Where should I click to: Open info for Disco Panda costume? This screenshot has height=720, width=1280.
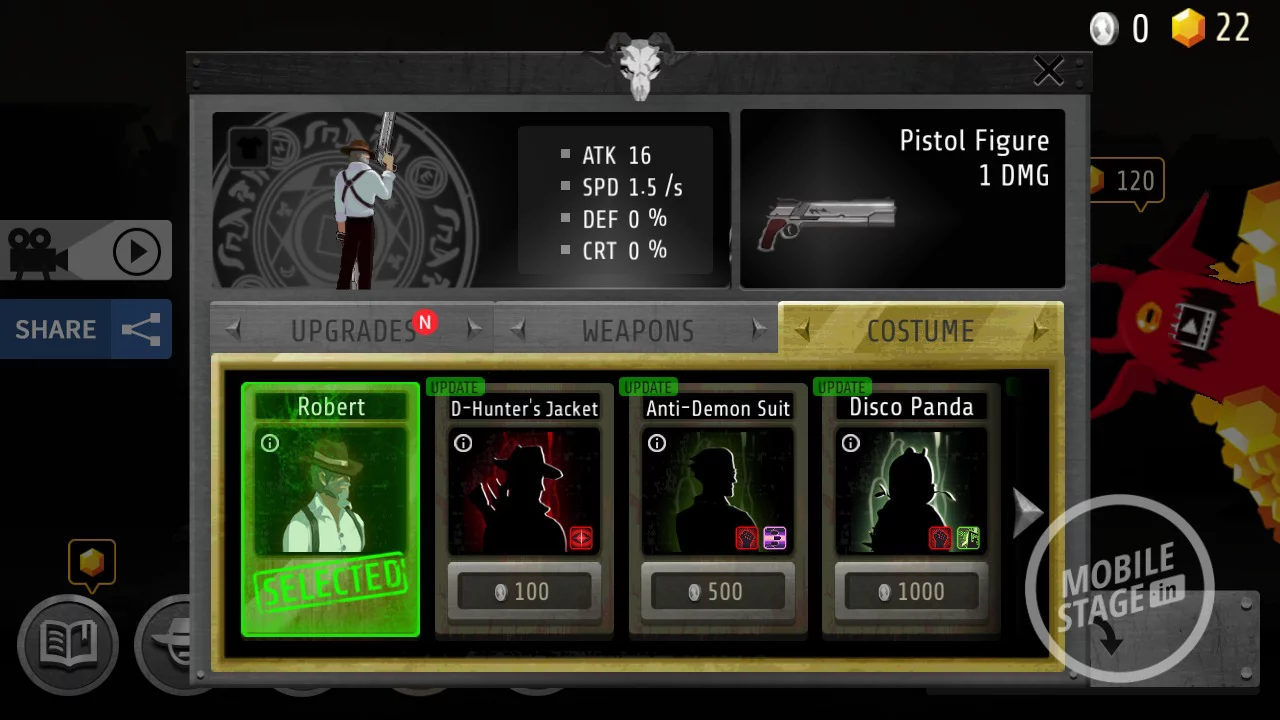(x=850, y=443)
